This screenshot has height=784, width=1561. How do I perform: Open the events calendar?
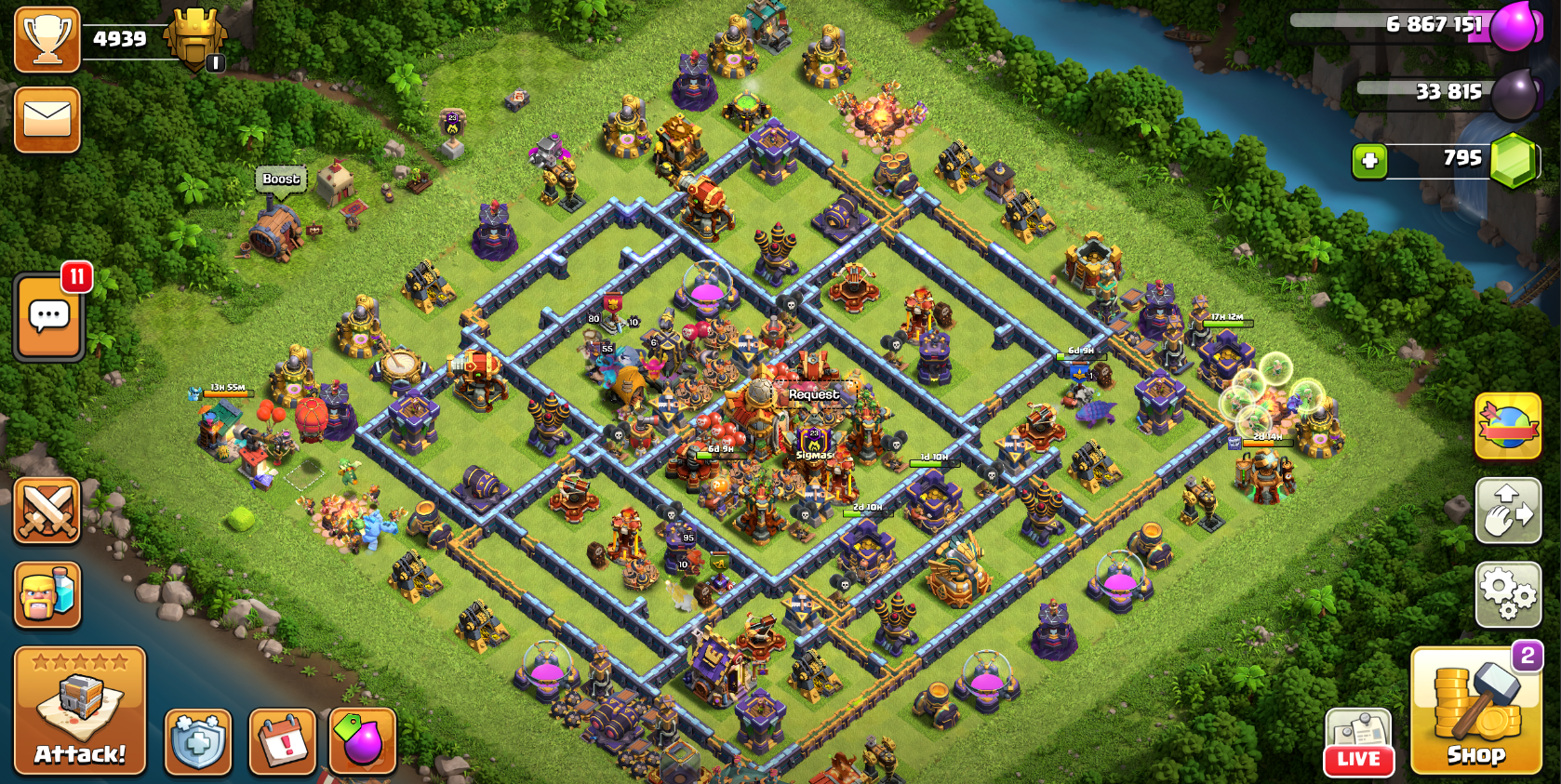pos(283,741)
